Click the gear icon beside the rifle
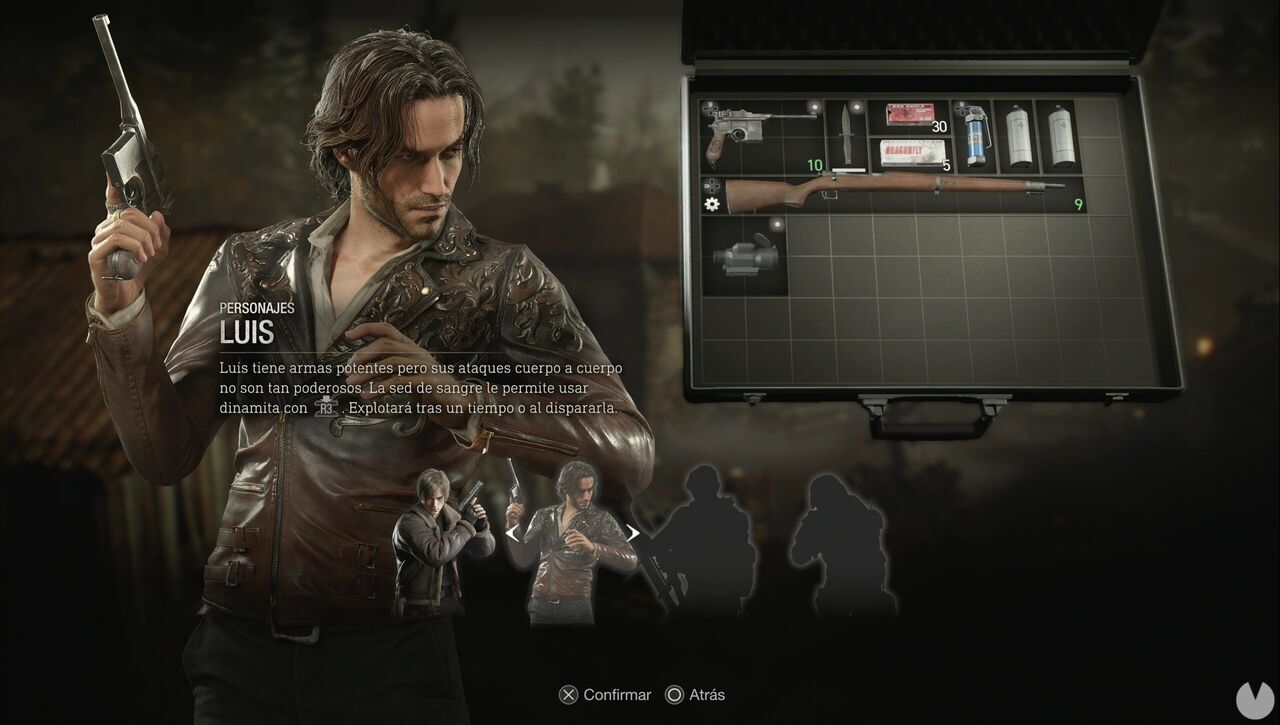1280x725 pixels. click(x=710, y=204)
